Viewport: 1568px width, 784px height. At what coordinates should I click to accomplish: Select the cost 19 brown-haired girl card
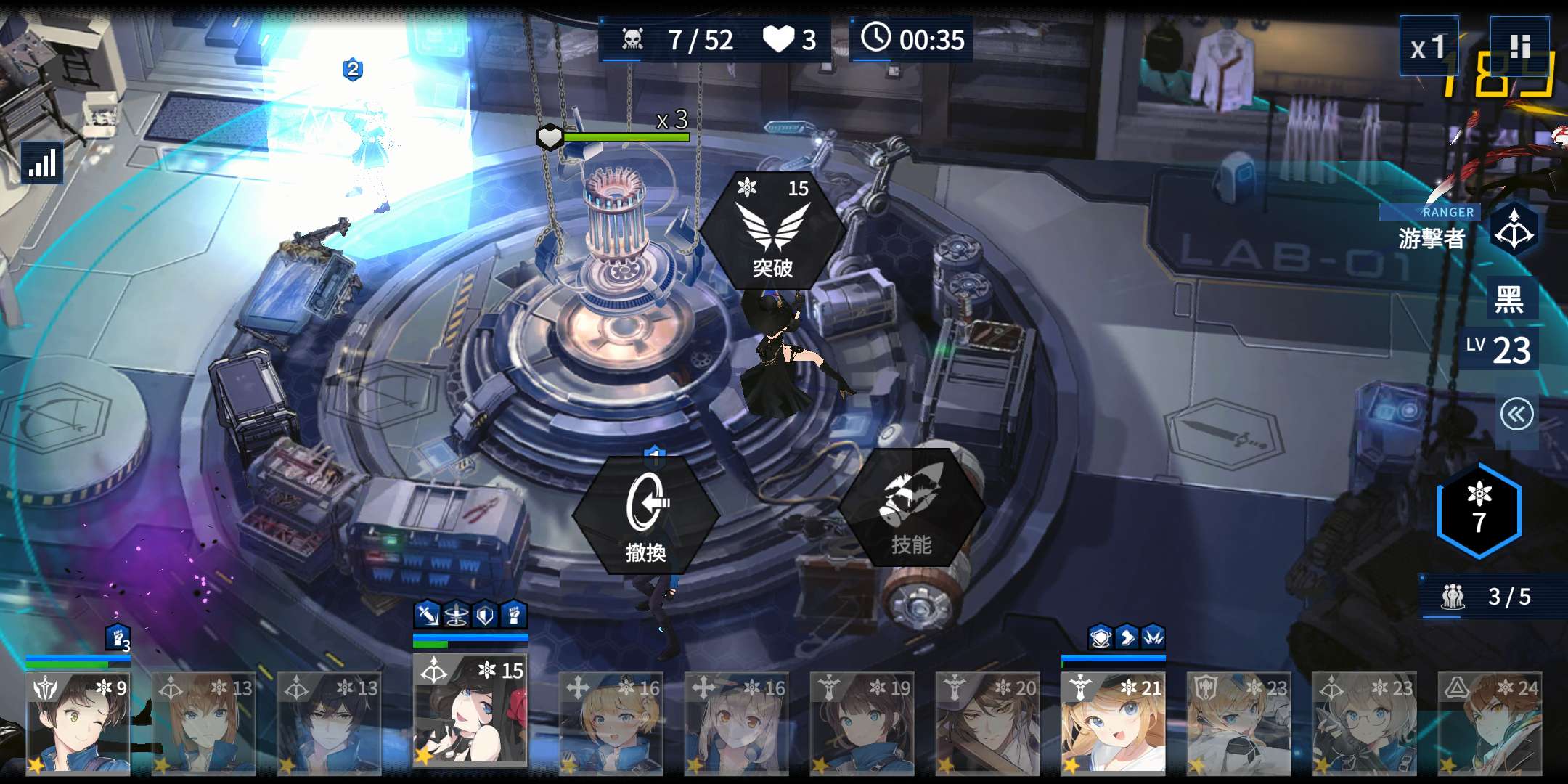[x=862, y=723]
